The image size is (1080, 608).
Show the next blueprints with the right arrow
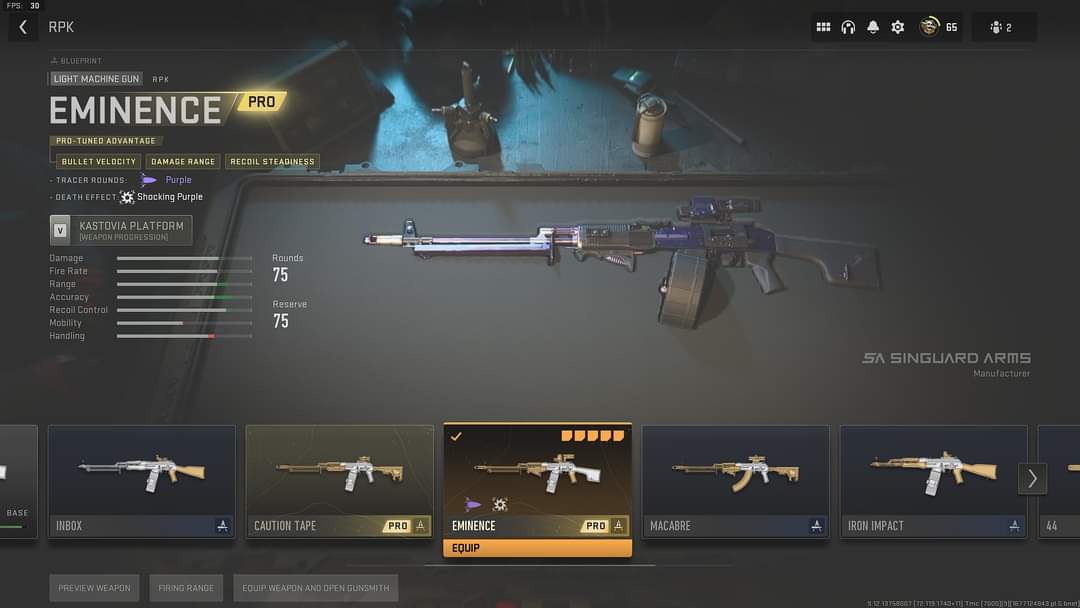point(1032,479)
